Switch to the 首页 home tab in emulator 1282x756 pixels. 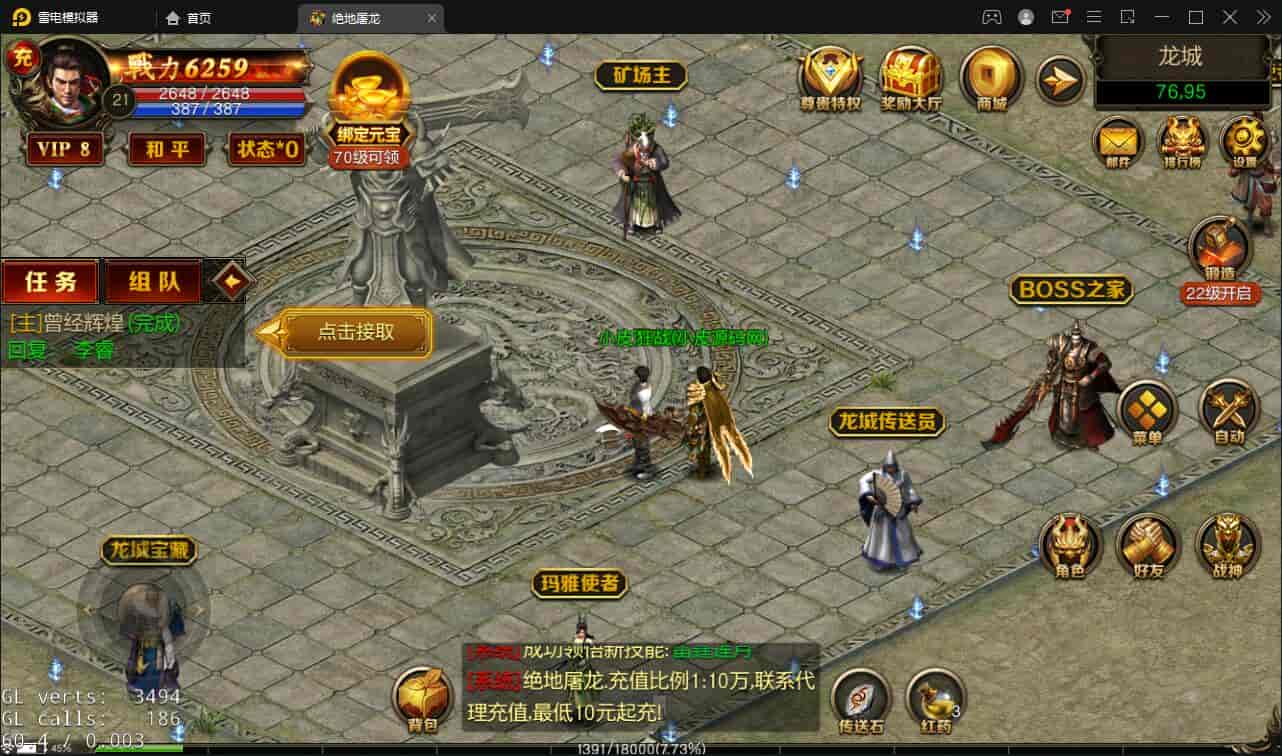(x=189, y=18)
